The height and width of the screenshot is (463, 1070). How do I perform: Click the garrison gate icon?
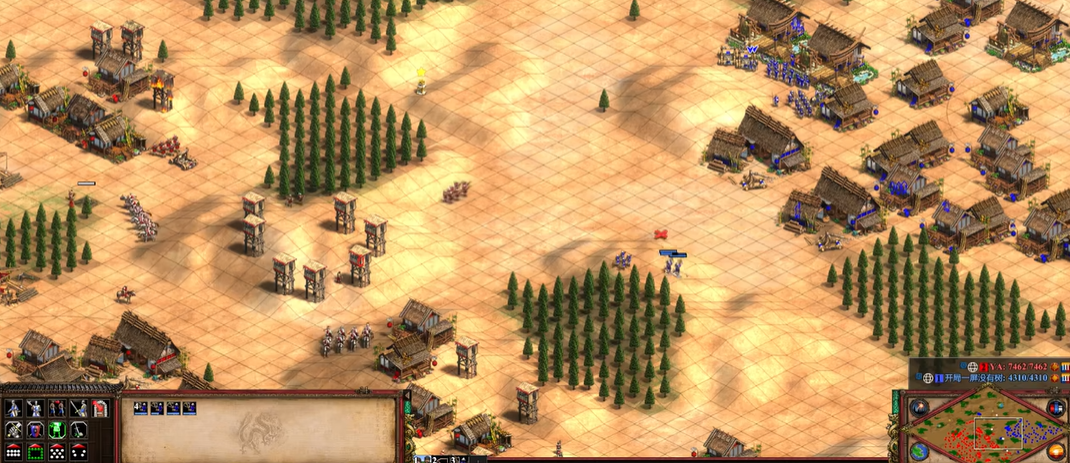click(100, 408)
